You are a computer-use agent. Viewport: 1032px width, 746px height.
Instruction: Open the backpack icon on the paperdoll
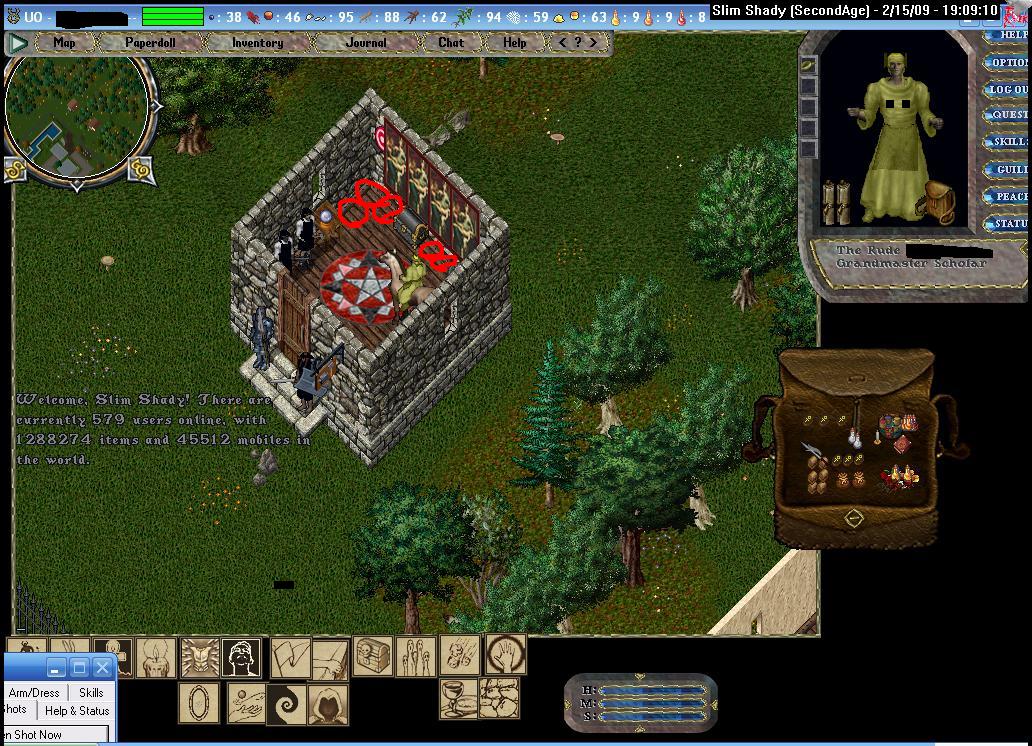[x=938, y=200]
